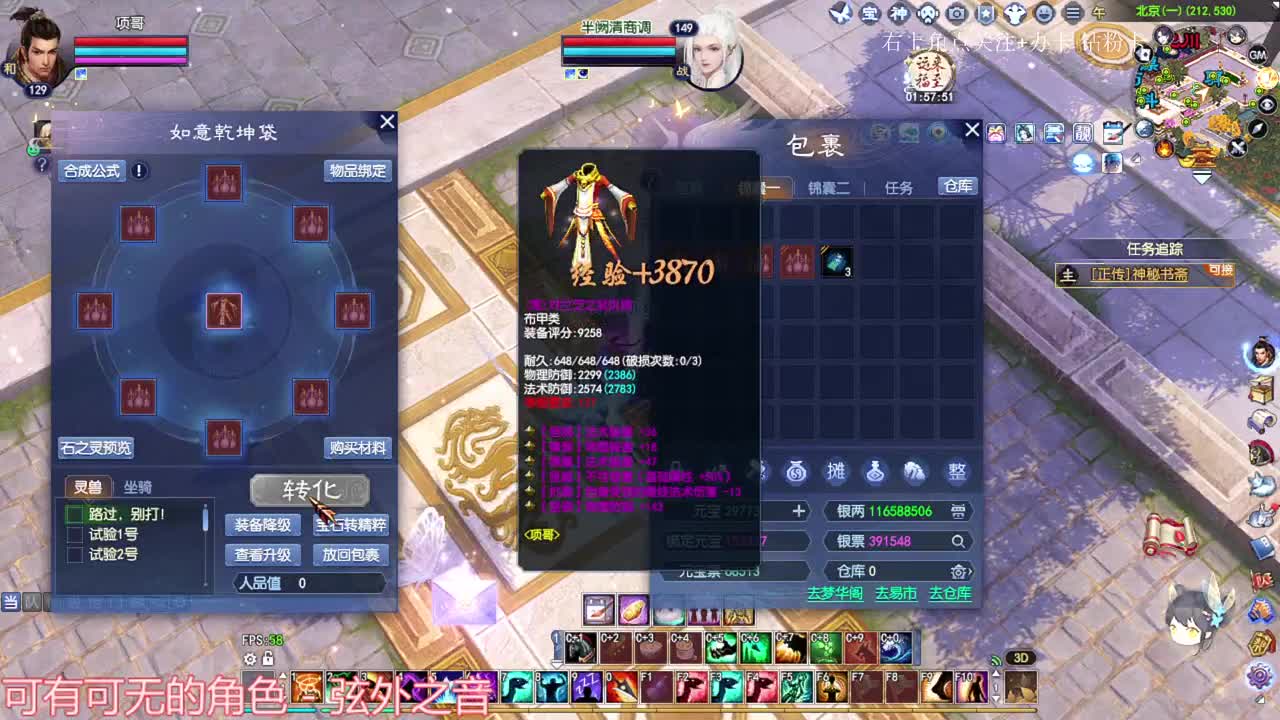Click the add-silver icon beside 116588506
This screenshot has height=720, width=1280.
pos(958,512)
